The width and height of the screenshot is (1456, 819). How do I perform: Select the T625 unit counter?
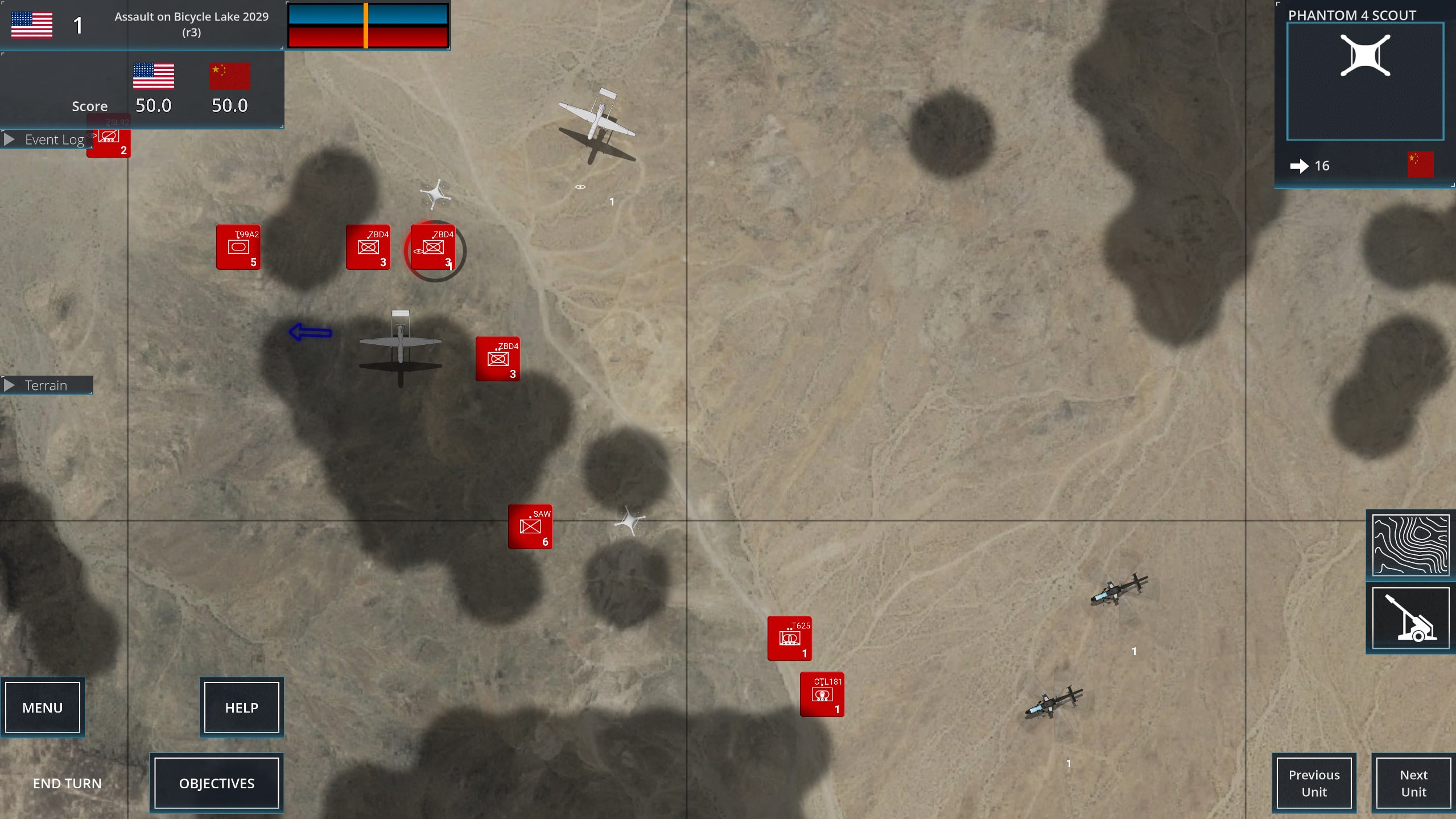789,638
